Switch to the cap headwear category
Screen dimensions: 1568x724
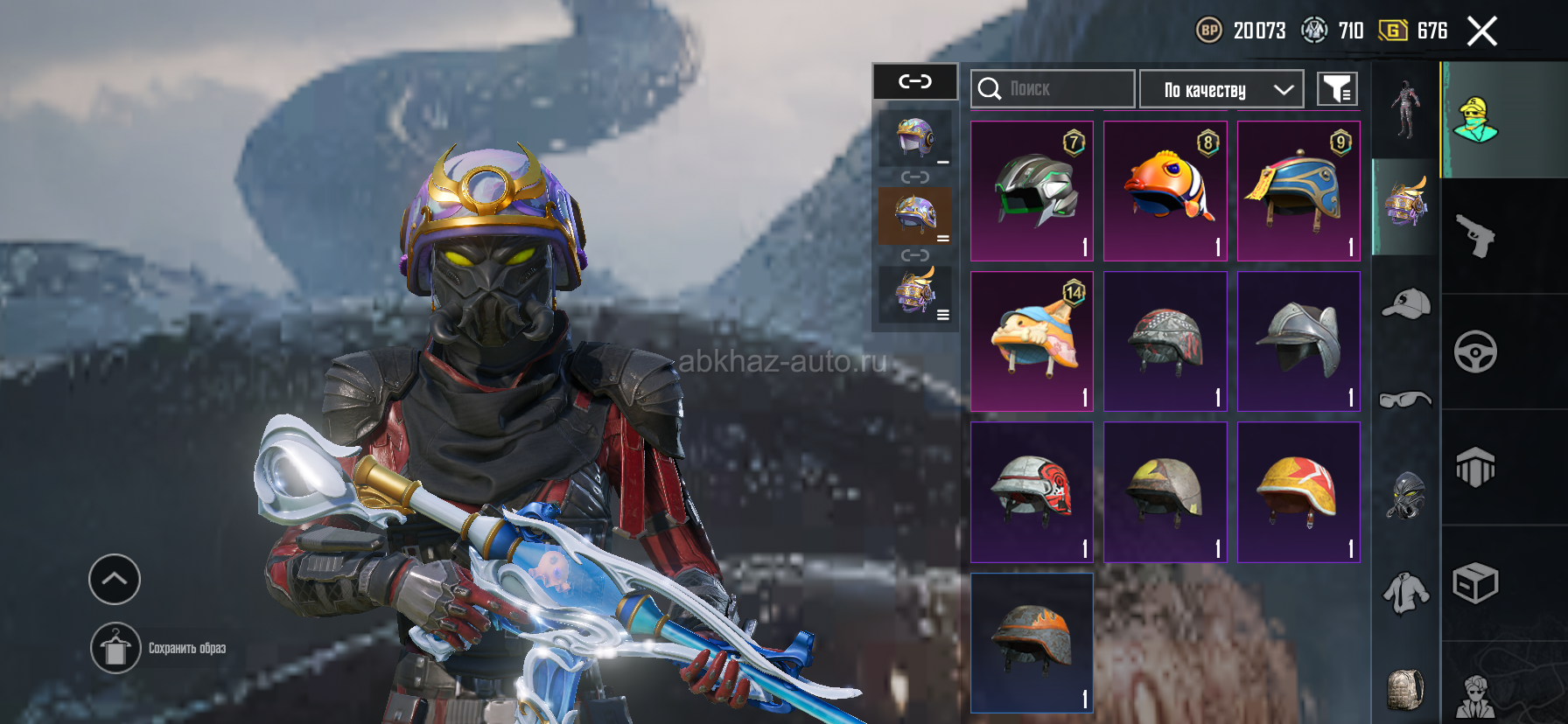pos(1405,303)
